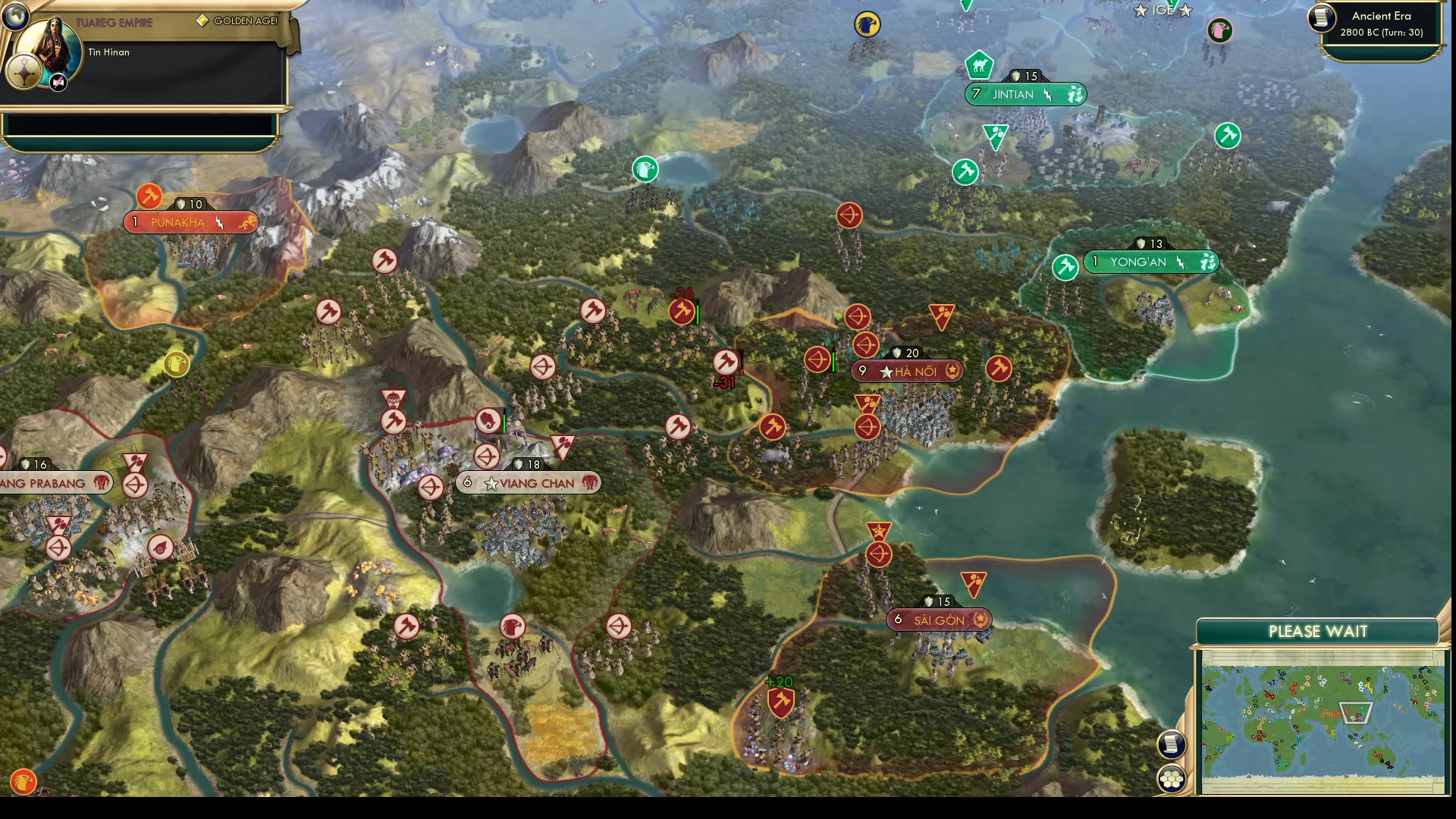Click the Golden Age diamond icon

(201, 20)
